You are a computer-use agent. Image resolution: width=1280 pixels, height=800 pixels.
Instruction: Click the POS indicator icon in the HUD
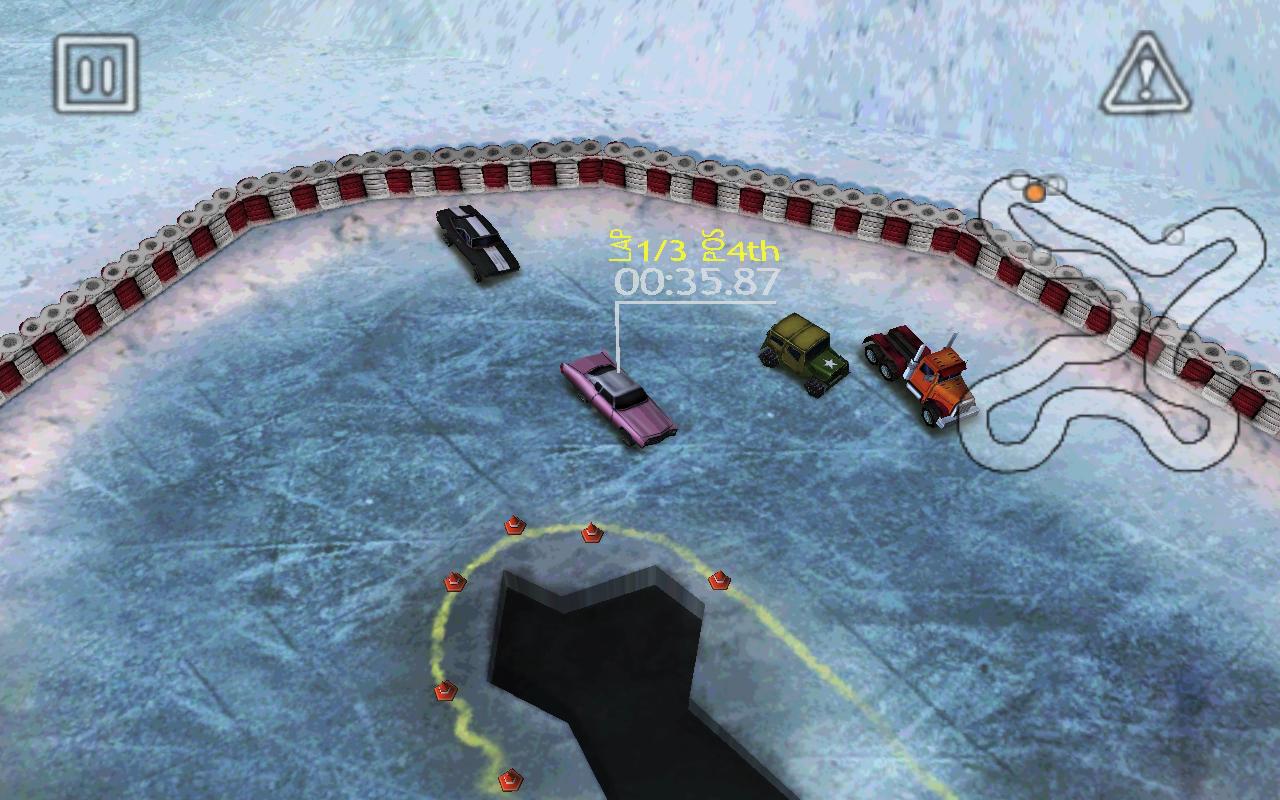click(x=710, y=245)
